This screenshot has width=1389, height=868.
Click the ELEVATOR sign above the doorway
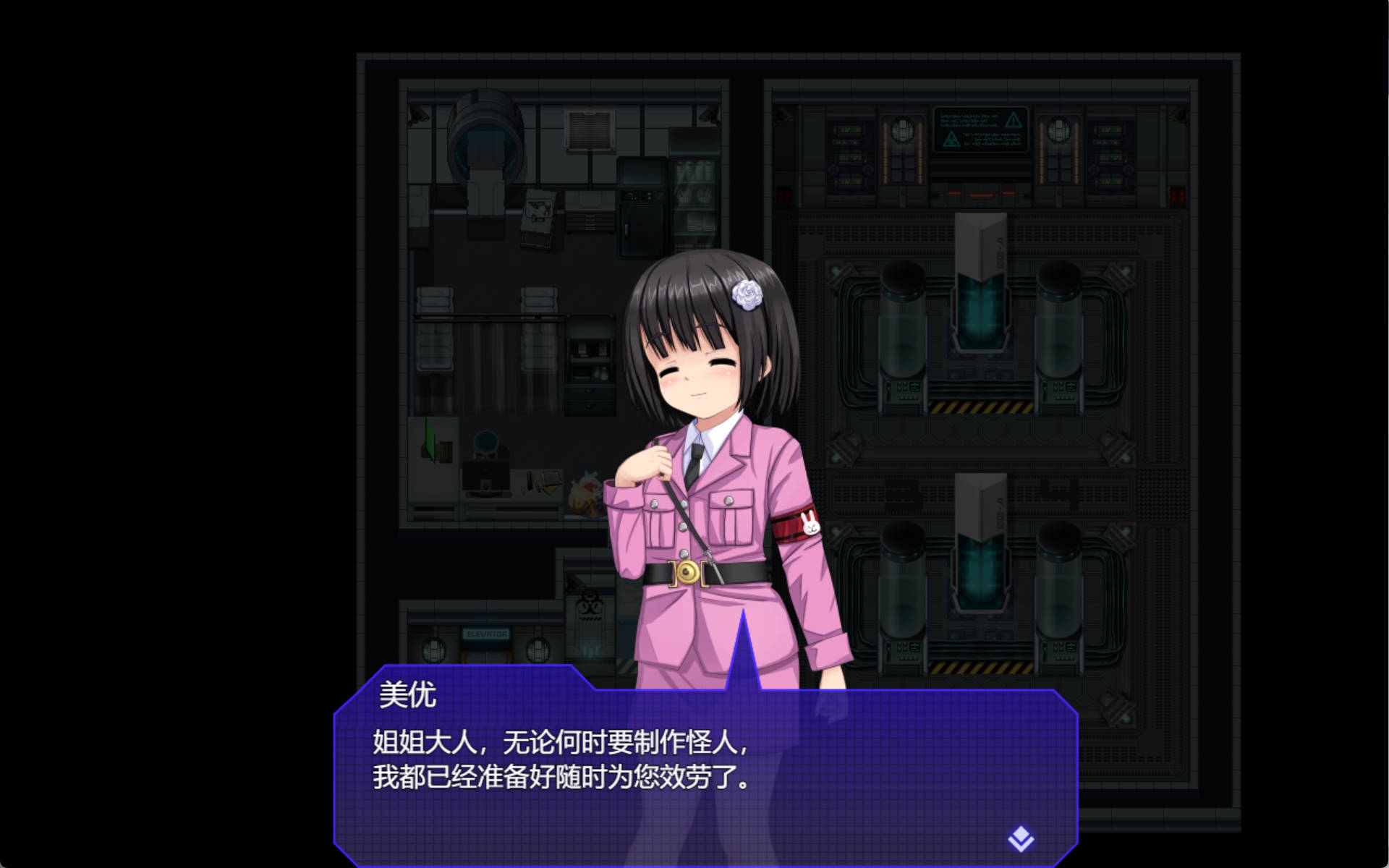[x=487, y=633]
